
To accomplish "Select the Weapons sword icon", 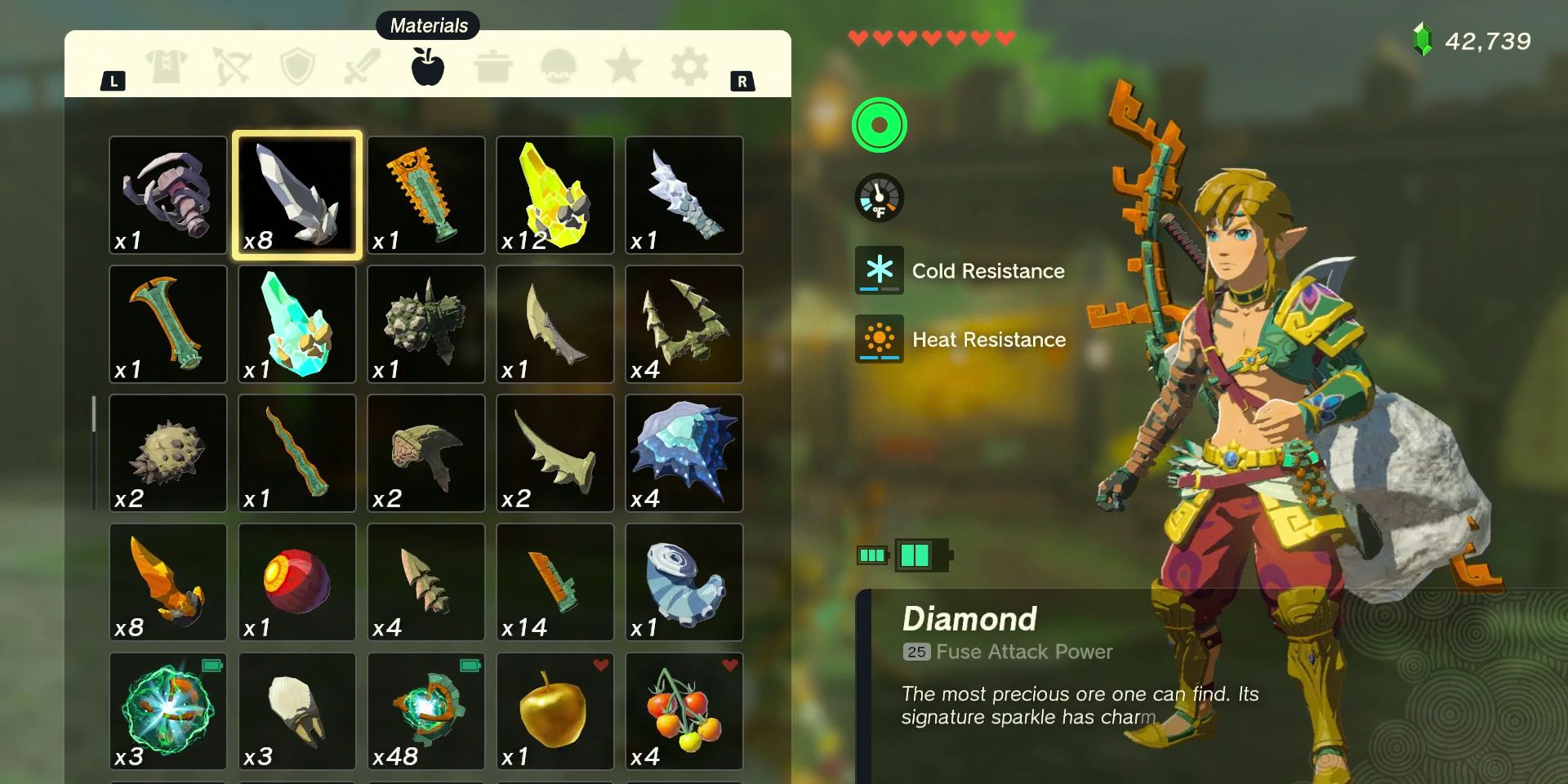I will pyautogui.click(x=363, y=67).
